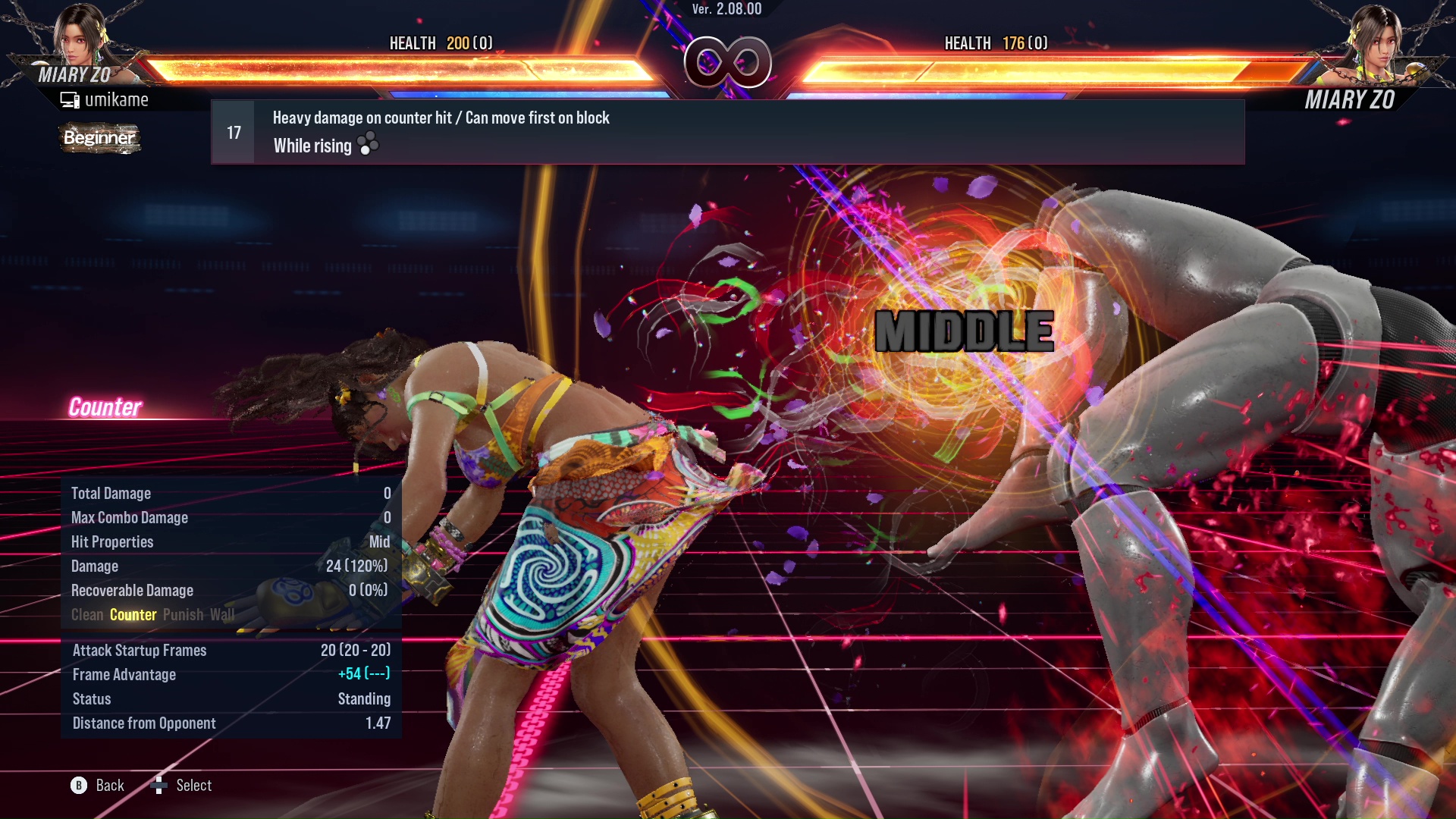Toggle the Punish state indicator
The image size is (1456, 819).
coord(181,614)
